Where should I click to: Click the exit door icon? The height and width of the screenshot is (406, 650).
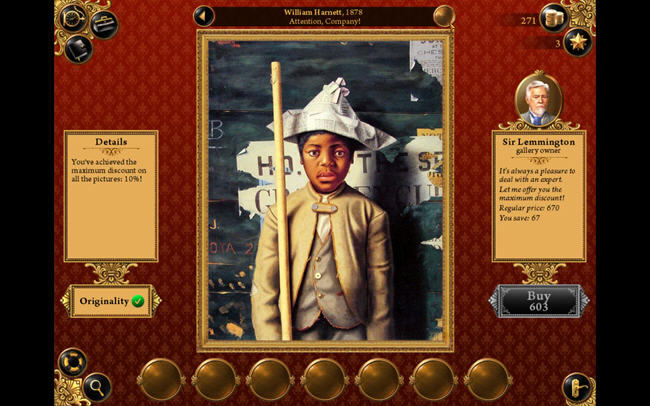(x=577, y=386)
